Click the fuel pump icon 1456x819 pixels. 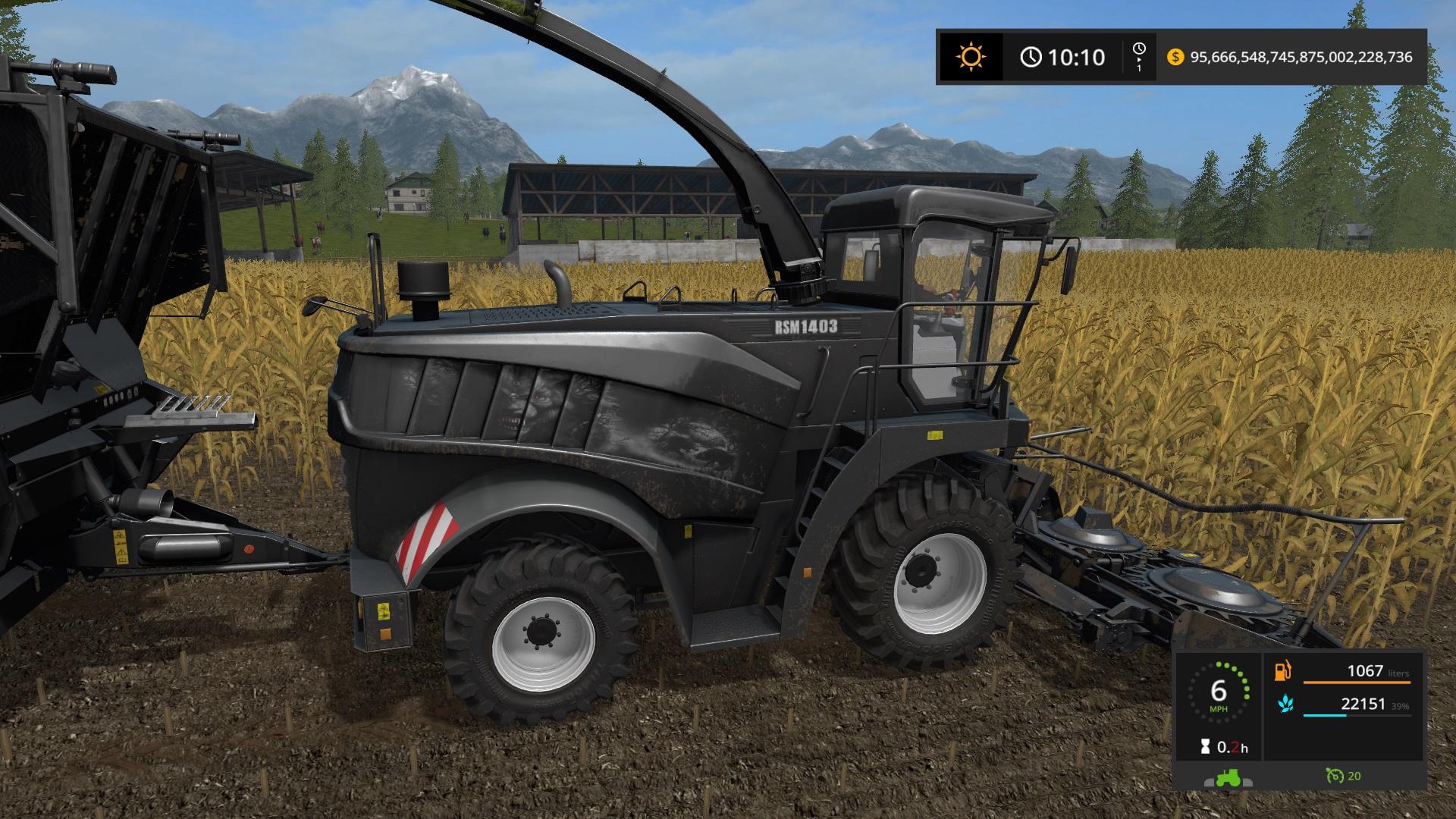tap(1283, 671)
